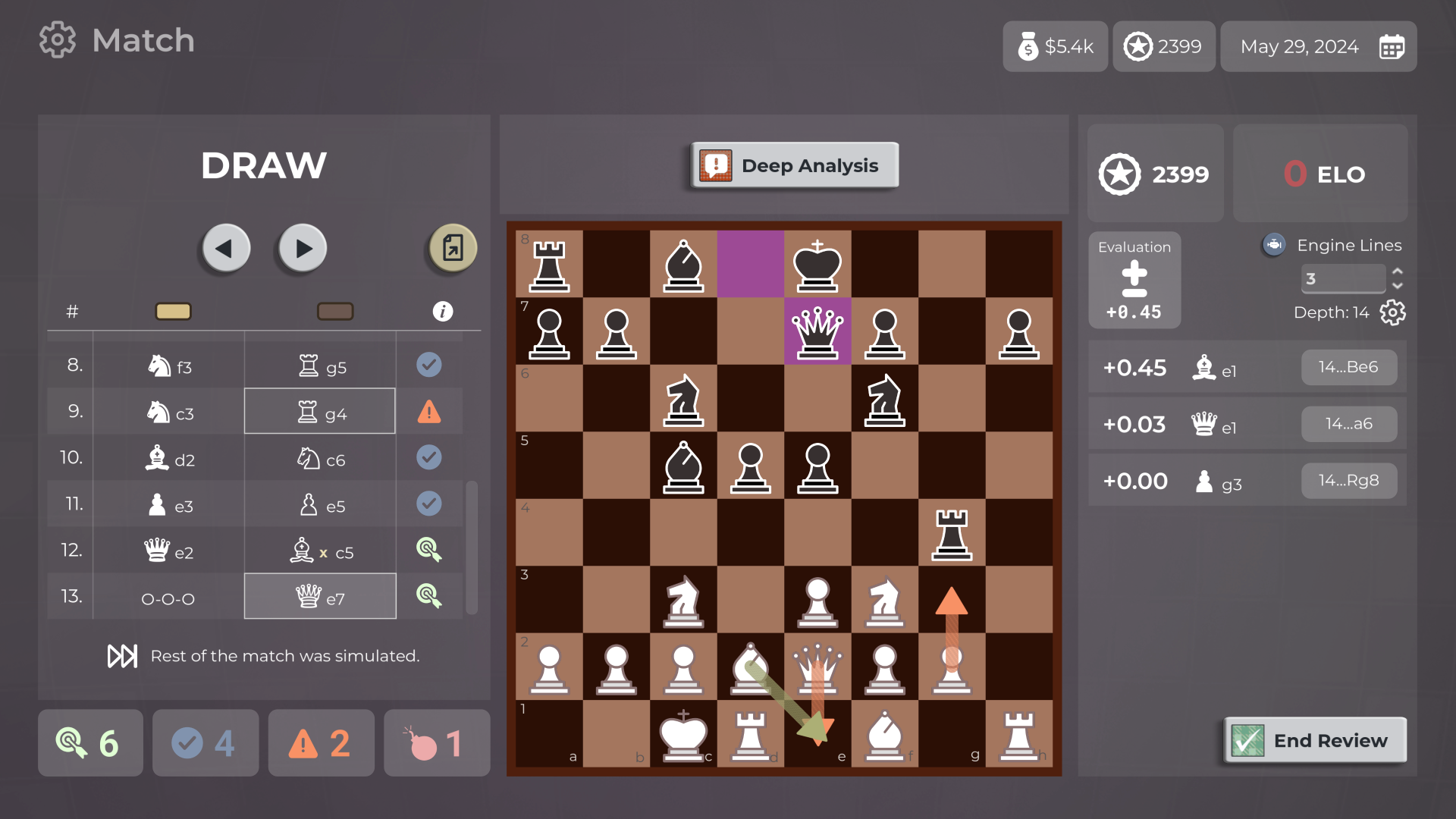
Task: Click the info icon in the move list header
Action: 443,311
